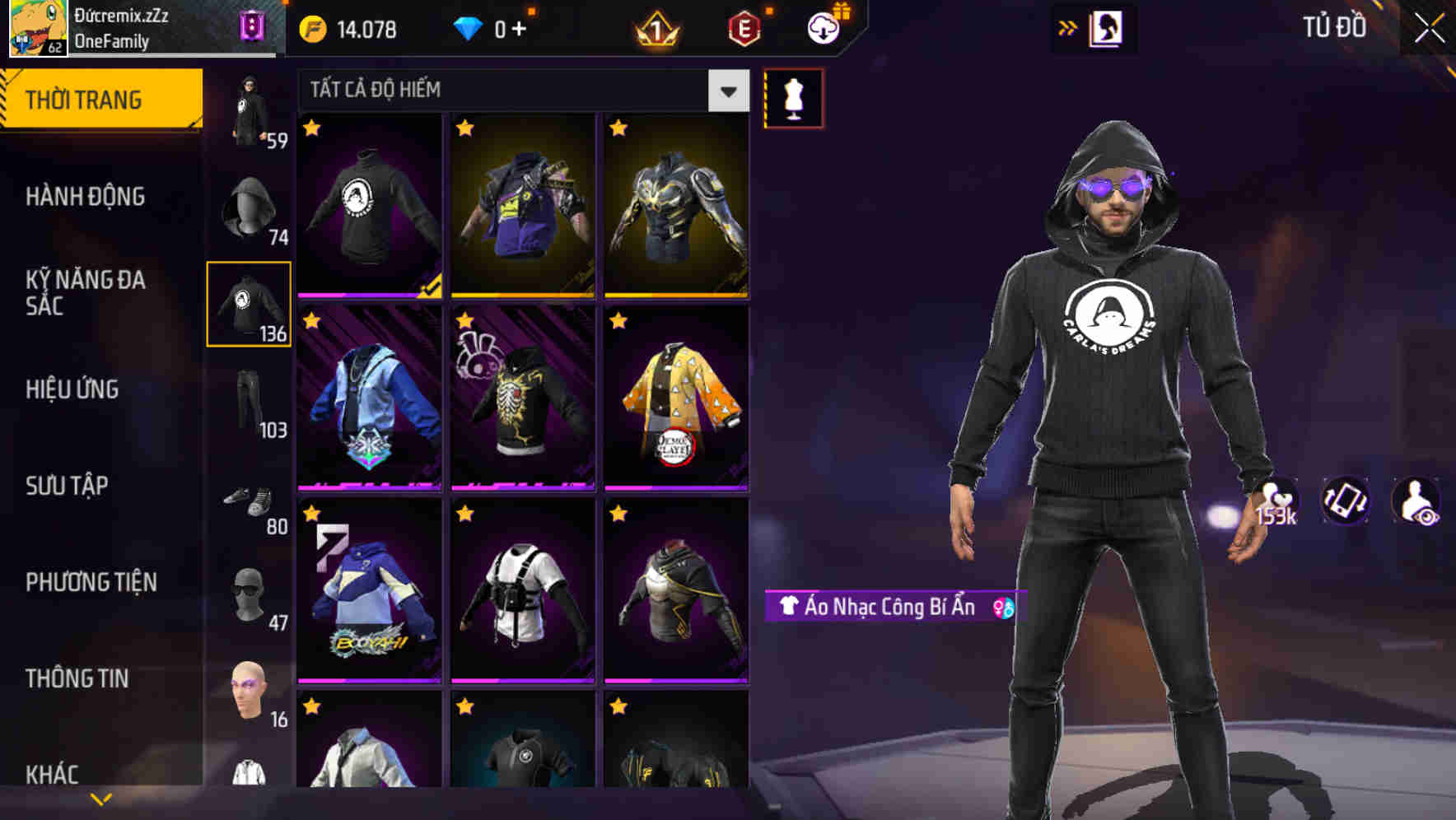Click the portrait frame icon near the chevrons

(1104, 27)
